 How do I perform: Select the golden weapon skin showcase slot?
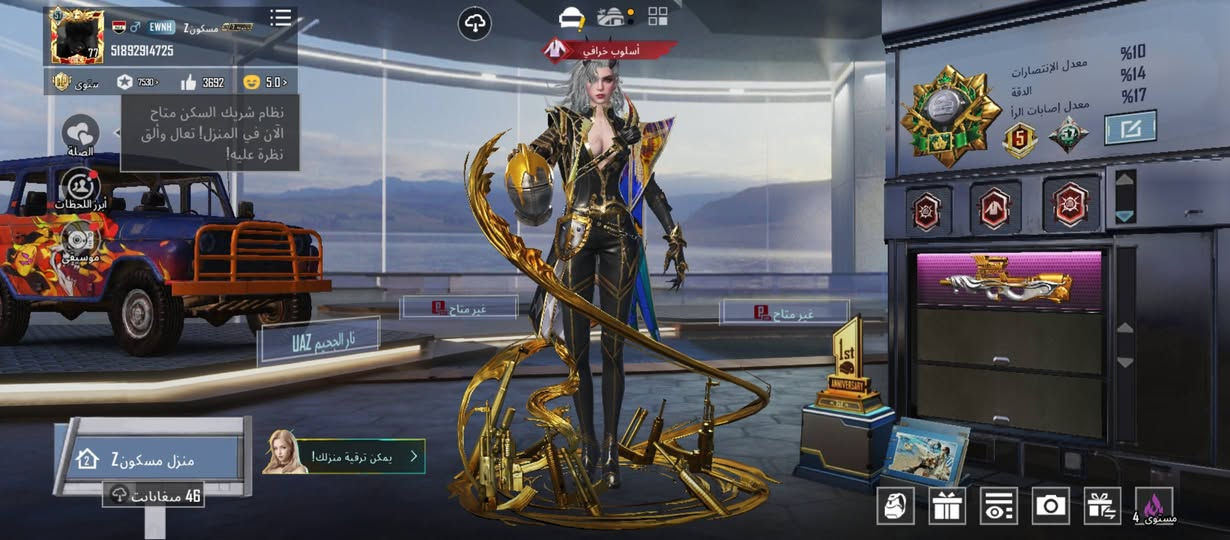pos(1009,279)
